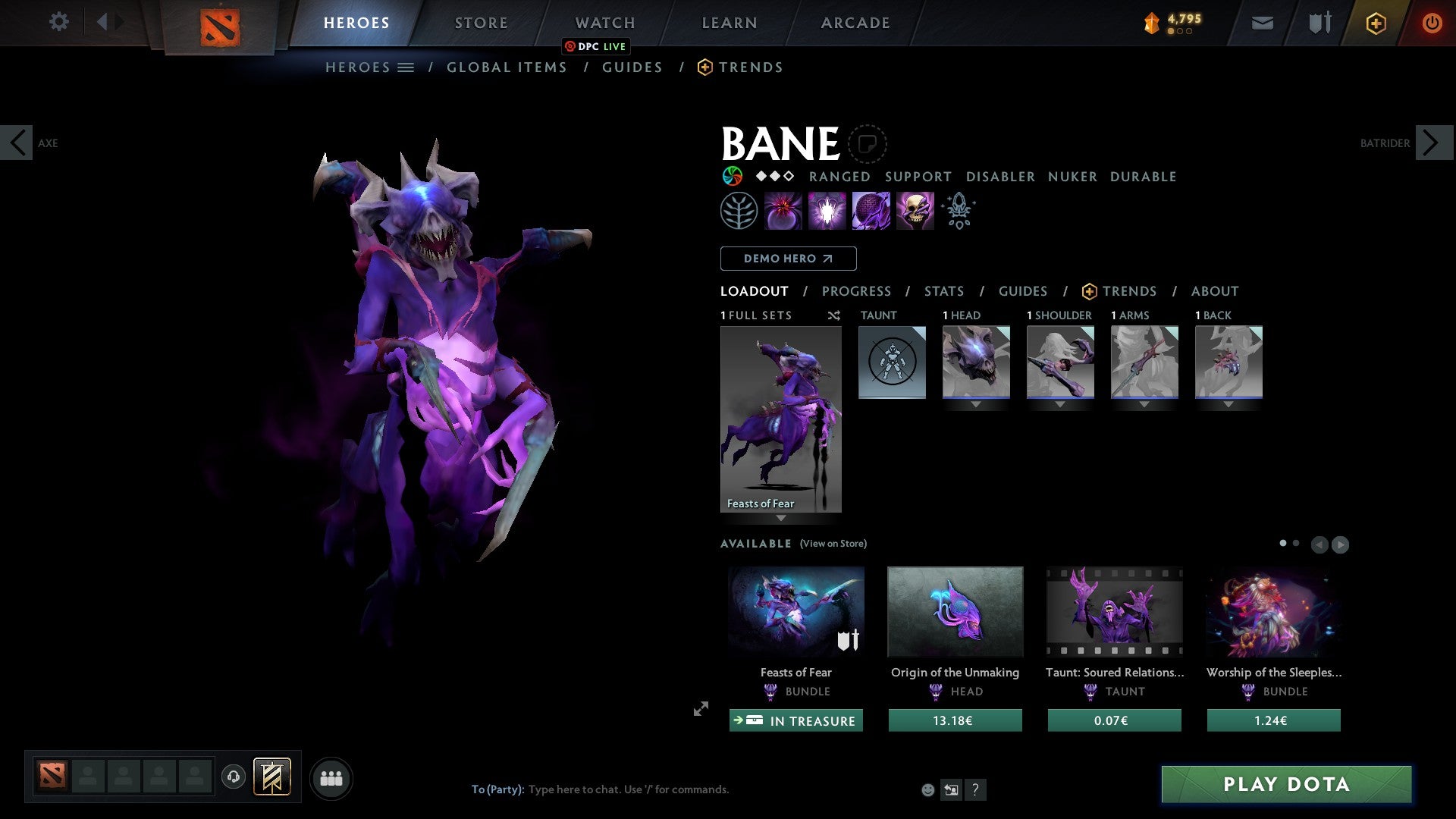This screenshot has width=1456, height=819.
Task: Open the ARCADE menu
Action: click(855, 23)
